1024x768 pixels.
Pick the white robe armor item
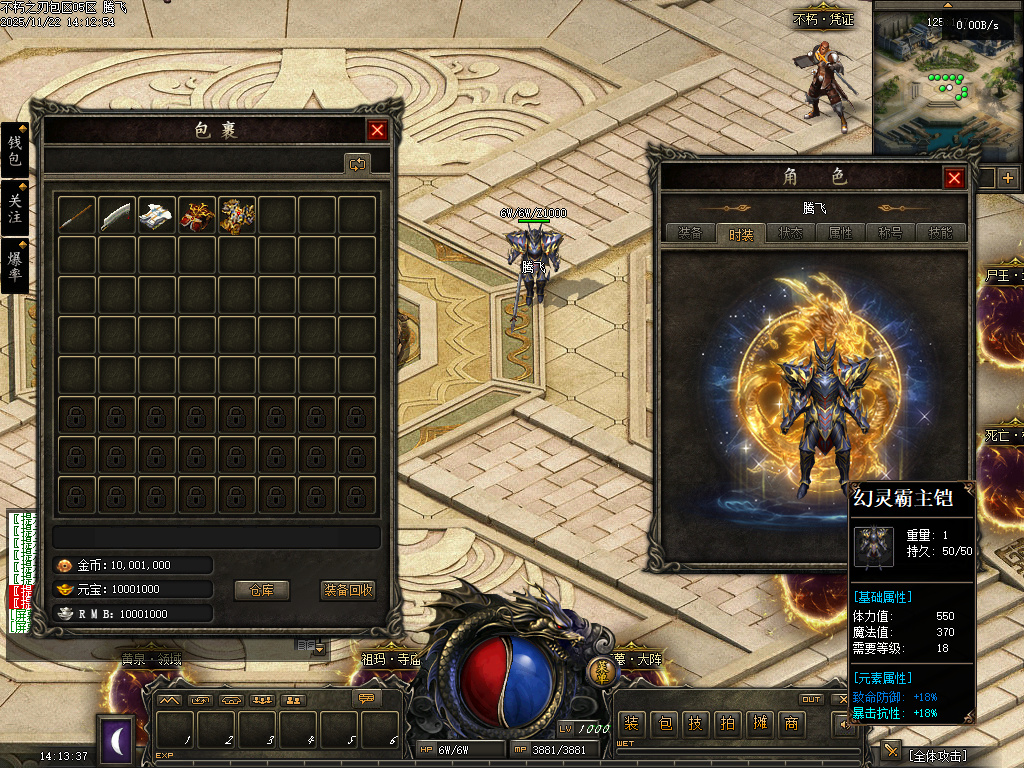[157, 215]
